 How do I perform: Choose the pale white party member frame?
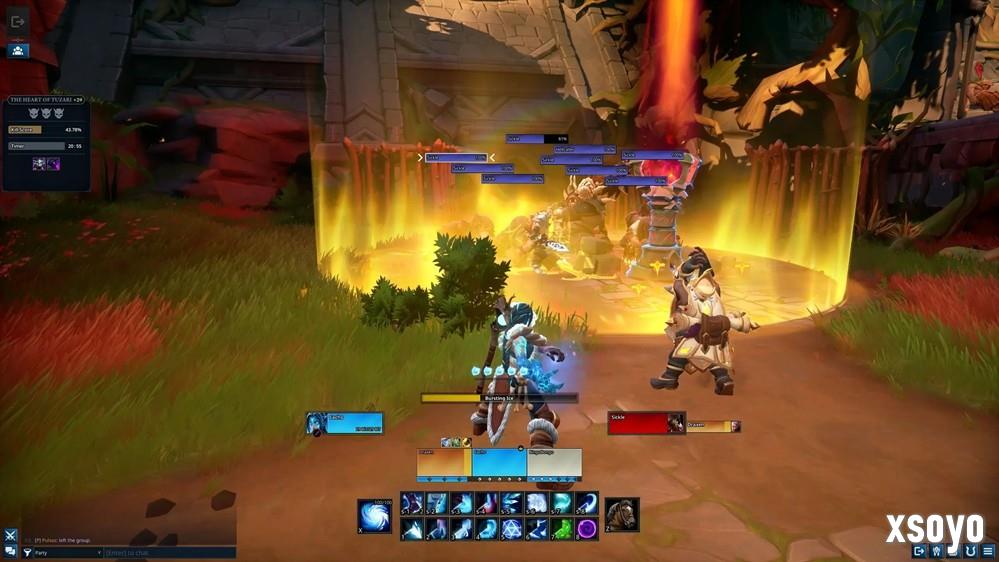tap(554, 463)
